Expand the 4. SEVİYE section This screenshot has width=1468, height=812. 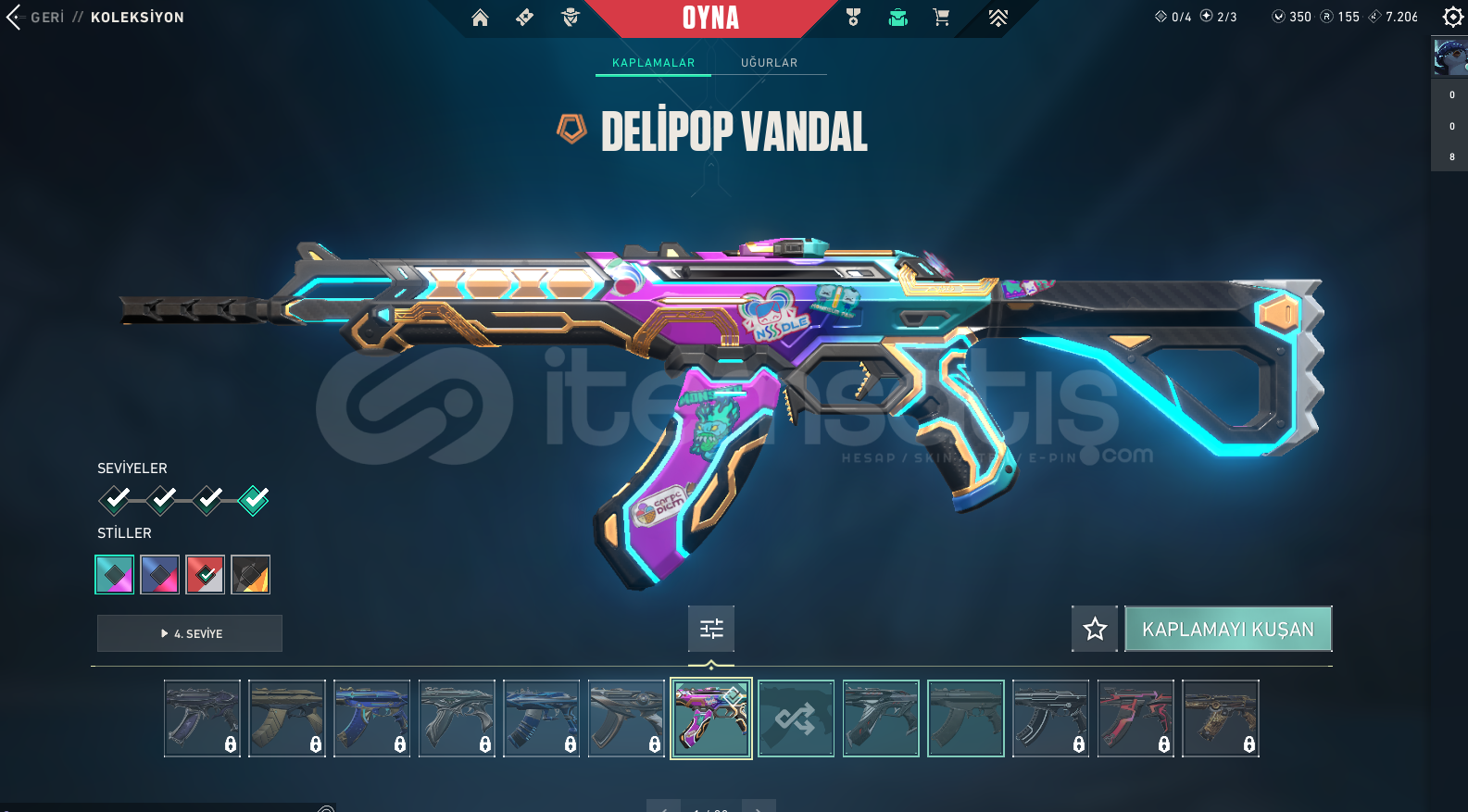189,633
